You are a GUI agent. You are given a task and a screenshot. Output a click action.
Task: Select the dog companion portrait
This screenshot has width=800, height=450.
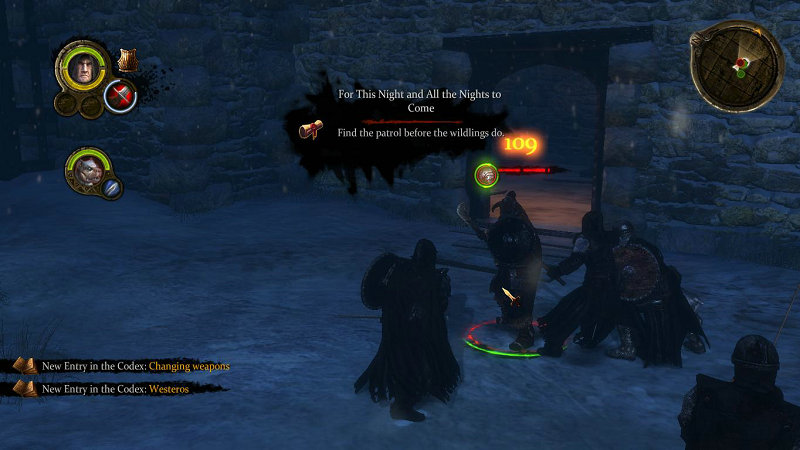coord(86,170)
